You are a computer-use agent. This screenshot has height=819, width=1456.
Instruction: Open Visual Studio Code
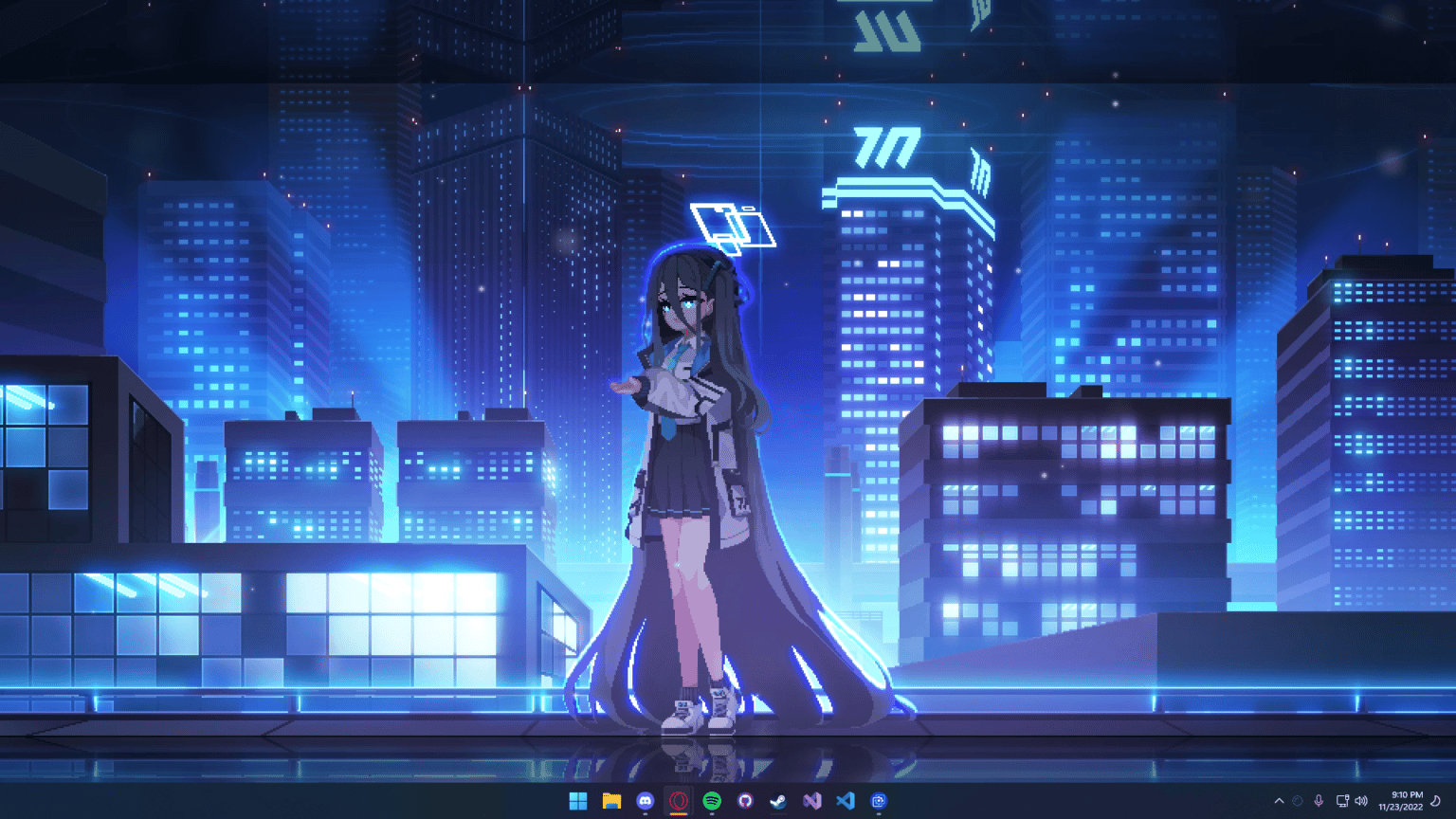coord(846,801)
